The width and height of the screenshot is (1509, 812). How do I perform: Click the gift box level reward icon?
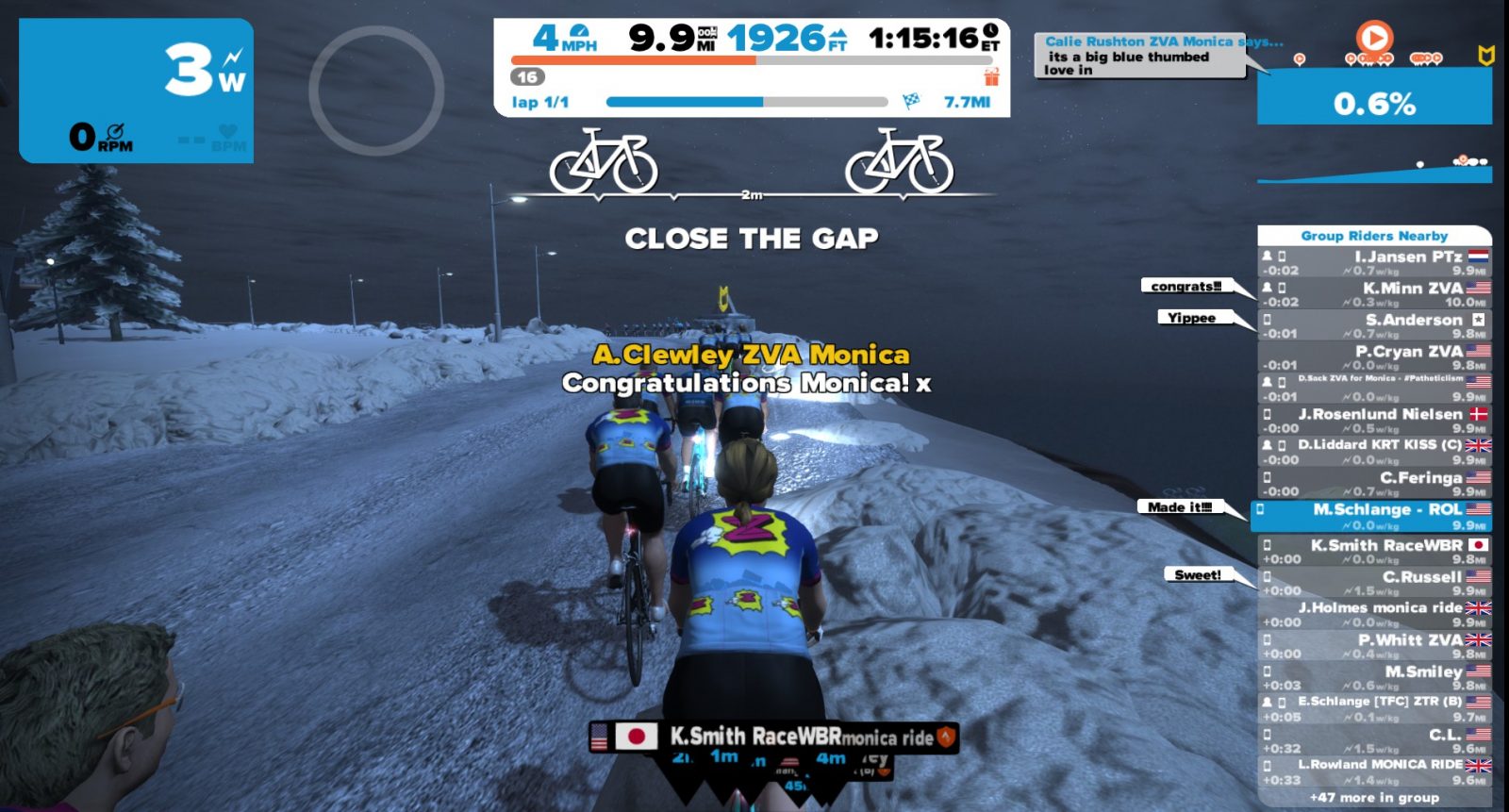[991, 76]
